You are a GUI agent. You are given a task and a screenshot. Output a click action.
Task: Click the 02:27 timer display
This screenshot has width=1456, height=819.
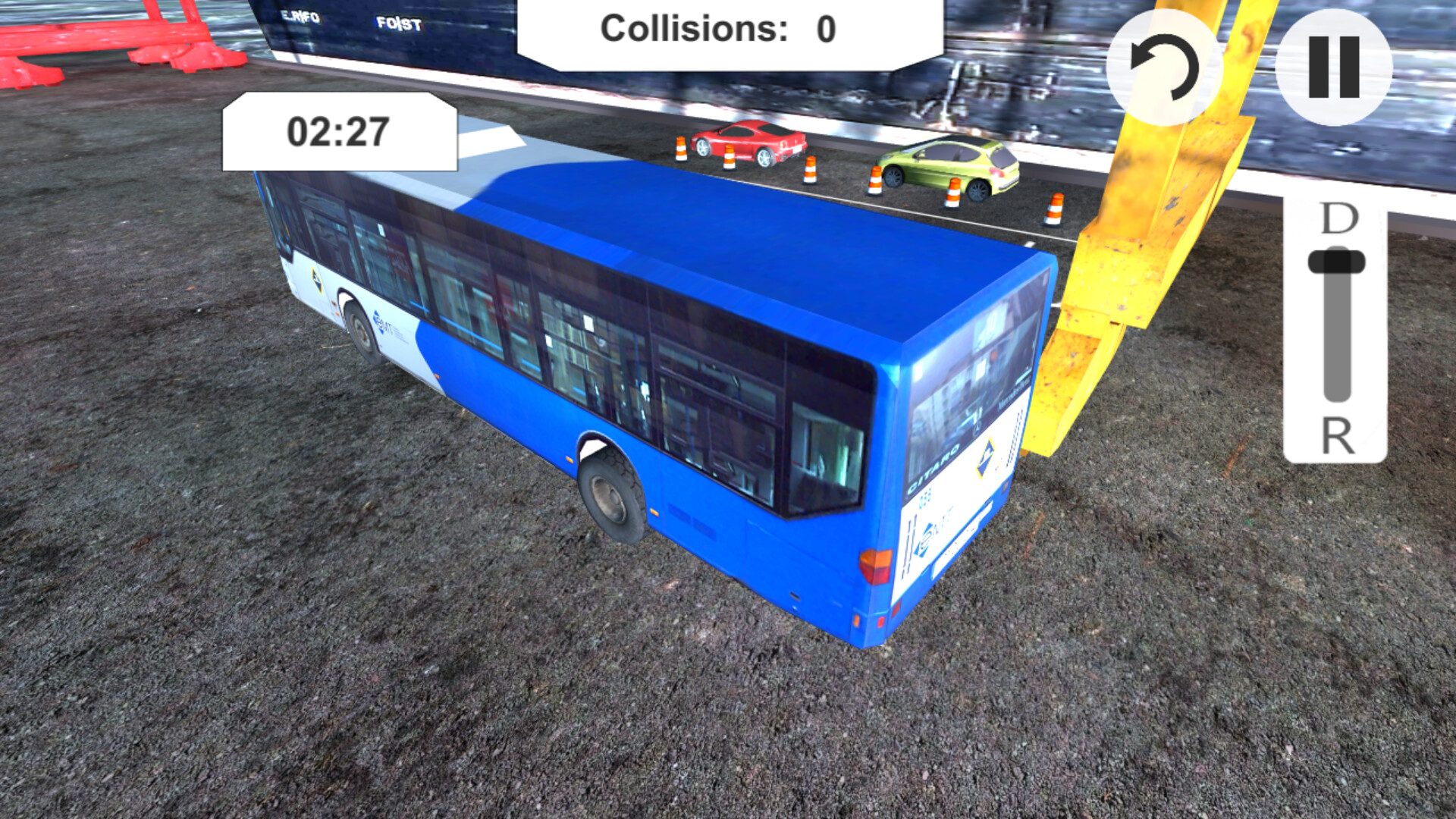(x=337, y=130)
